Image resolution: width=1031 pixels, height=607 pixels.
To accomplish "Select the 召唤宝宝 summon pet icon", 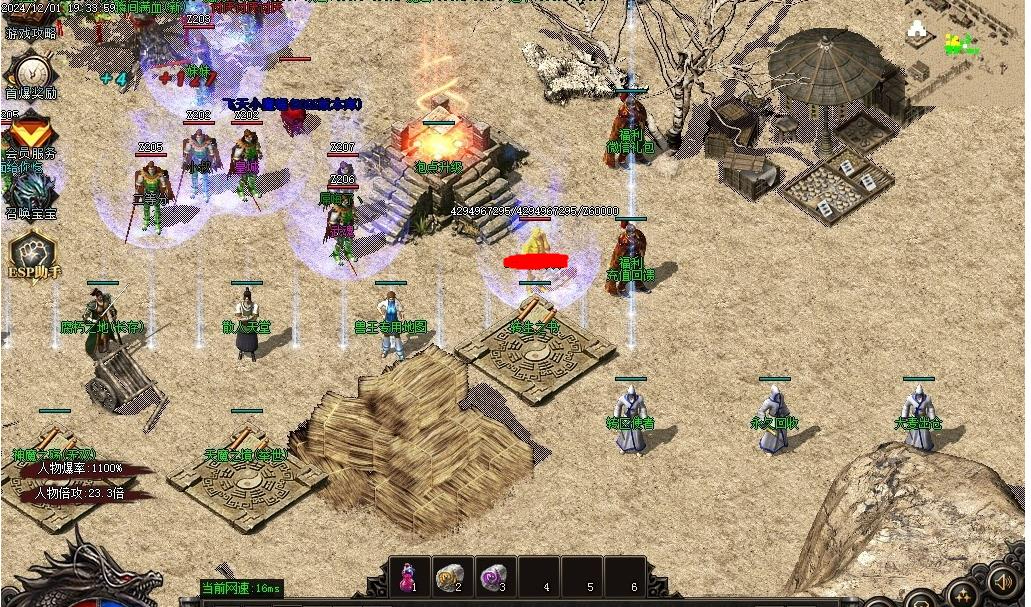I will [x=30, y=191].
